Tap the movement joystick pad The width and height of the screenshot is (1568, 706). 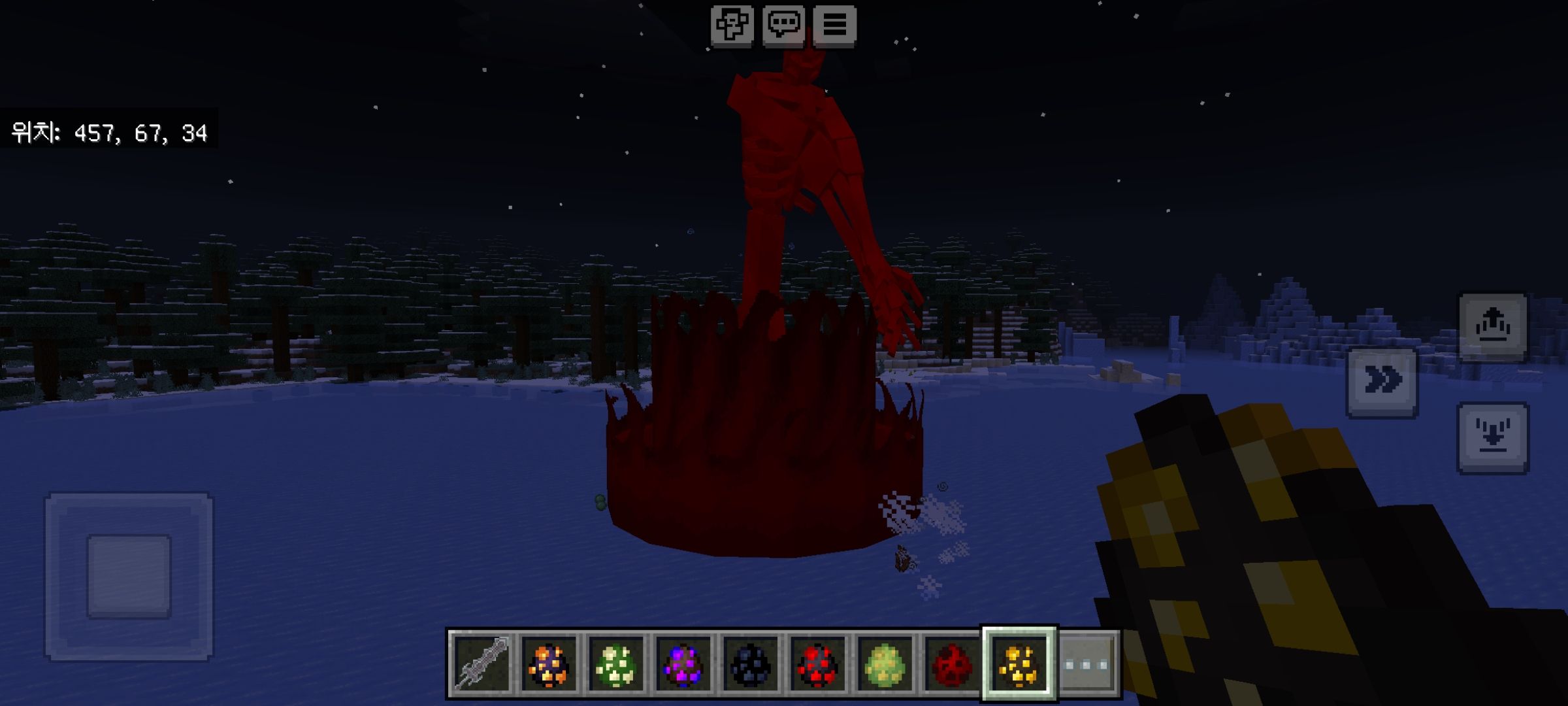(x=129, y=576)
